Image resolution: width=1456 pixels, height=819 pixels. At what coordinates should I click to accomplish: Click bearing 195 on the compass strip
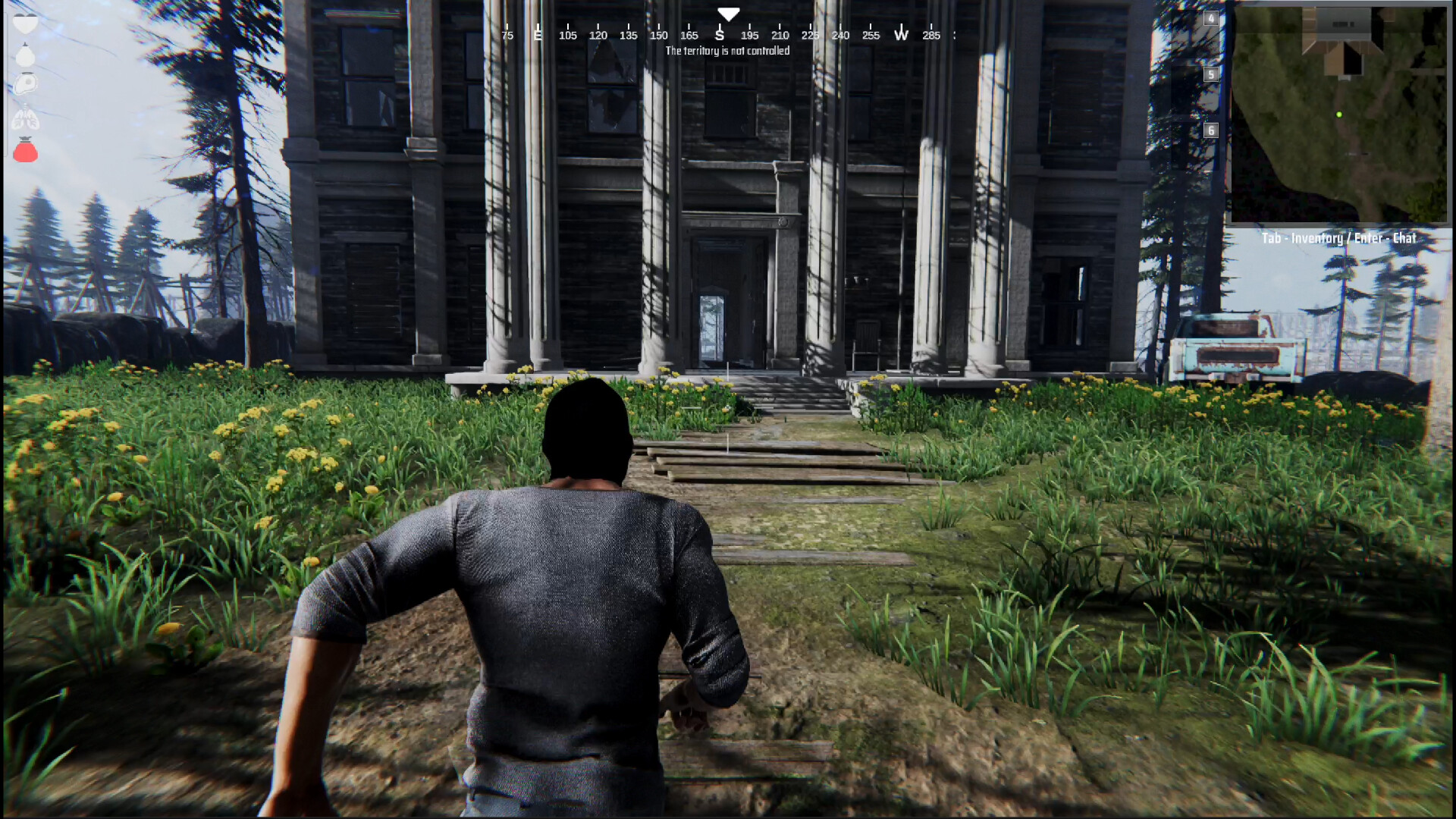[x=751, y=34]
